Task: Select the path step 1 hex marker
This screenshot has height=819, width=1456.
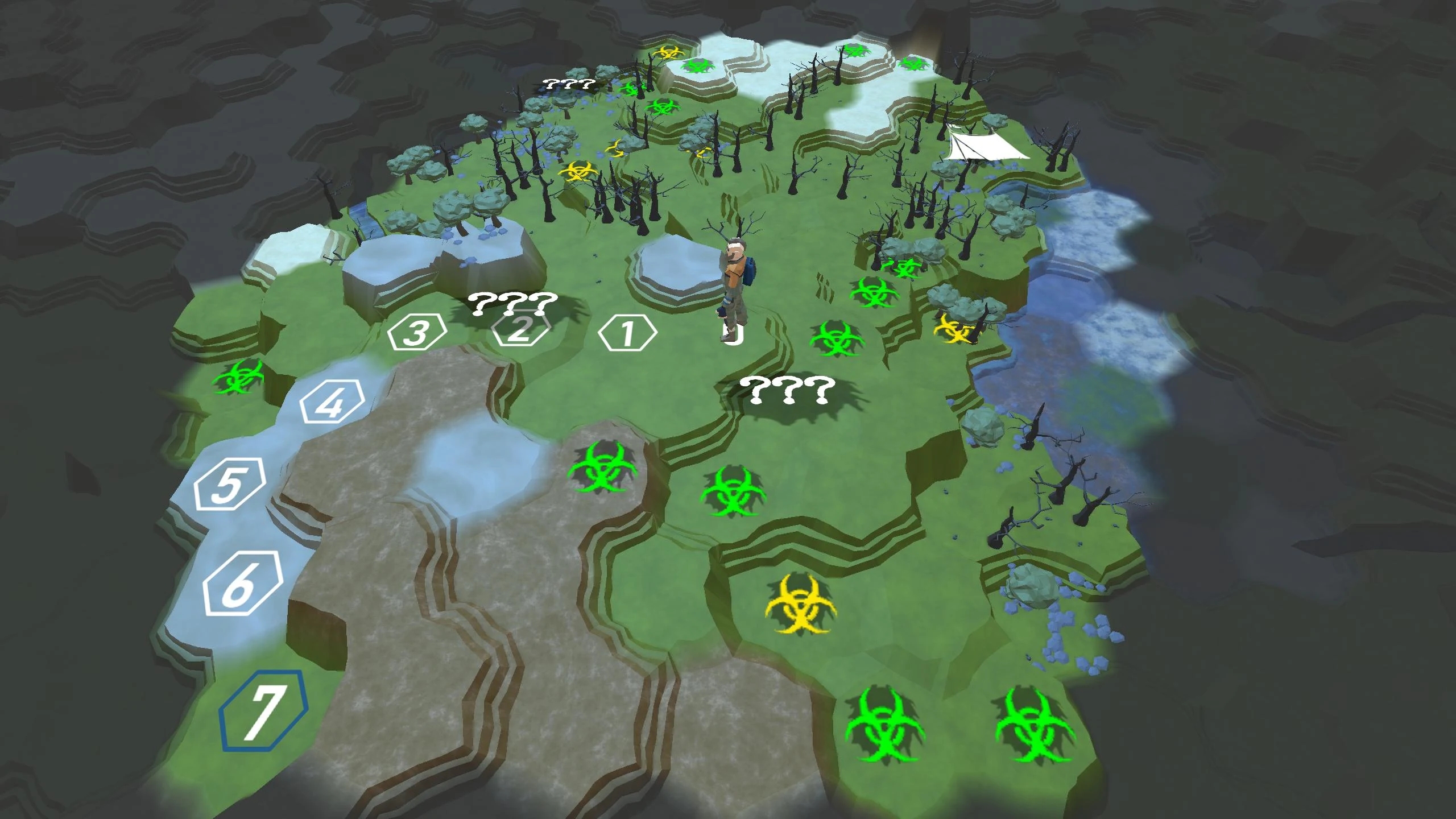Action: pos(627,333)
